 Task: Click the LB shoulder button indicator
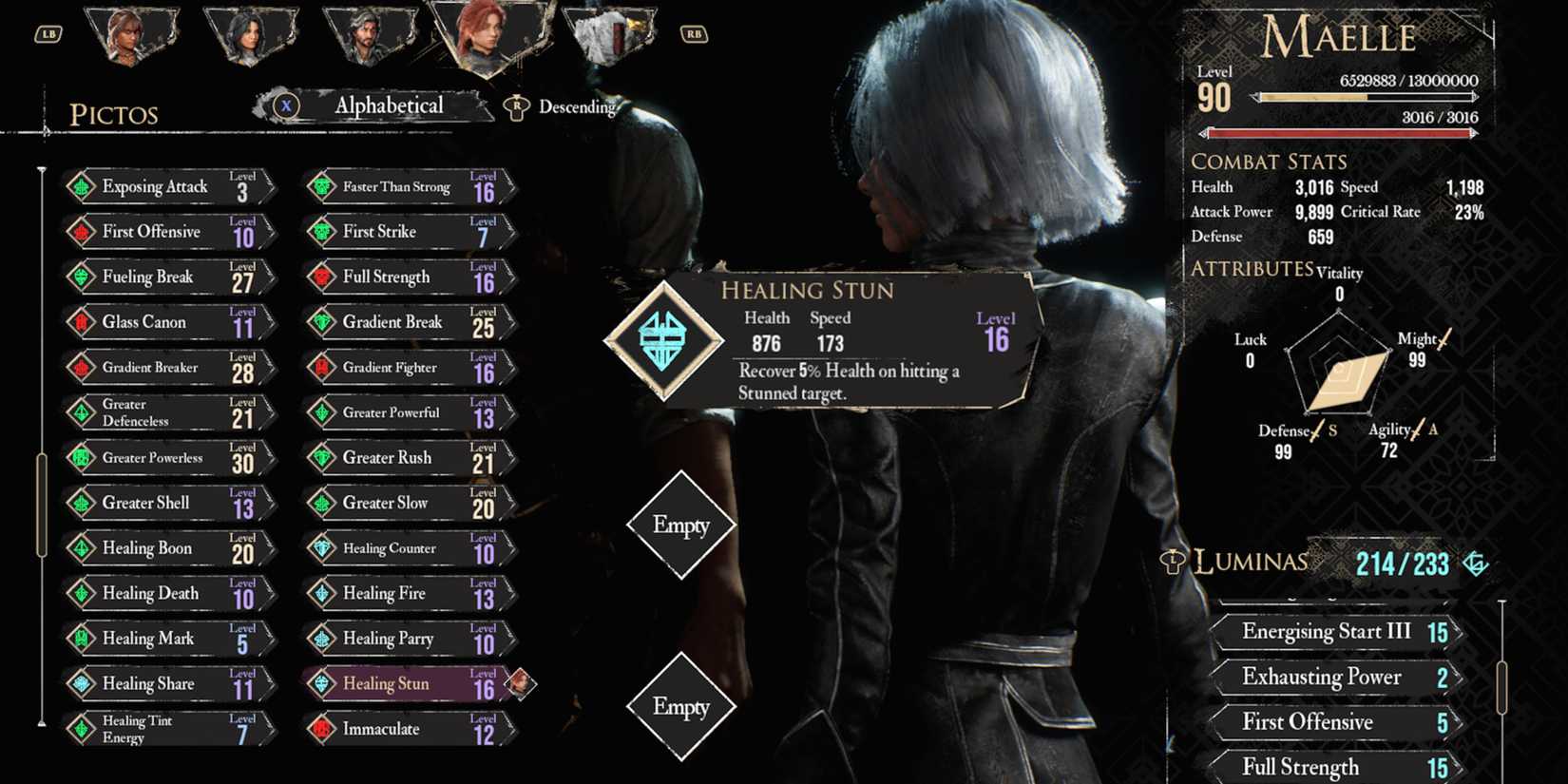click(47, 35)
